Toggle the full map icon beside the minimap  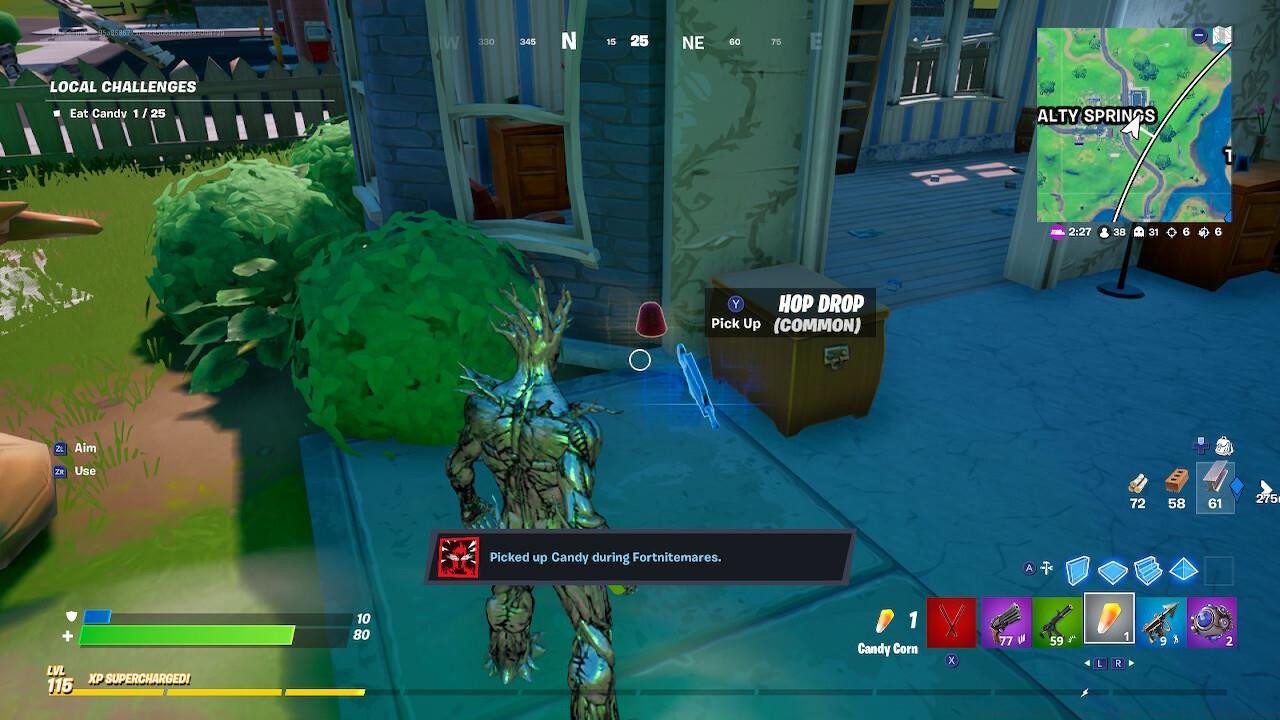[1222, 35]
